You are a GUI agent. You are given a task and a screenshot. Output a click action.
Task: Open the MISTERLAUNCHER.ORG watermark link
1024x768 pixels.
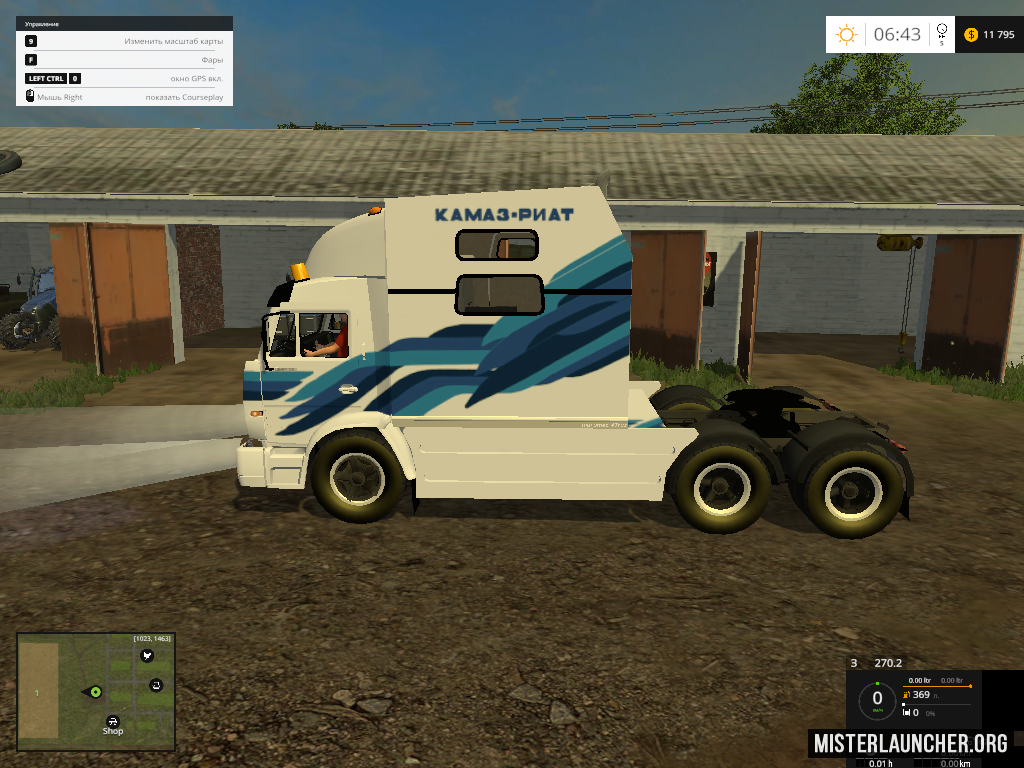[x=910, y=743]
